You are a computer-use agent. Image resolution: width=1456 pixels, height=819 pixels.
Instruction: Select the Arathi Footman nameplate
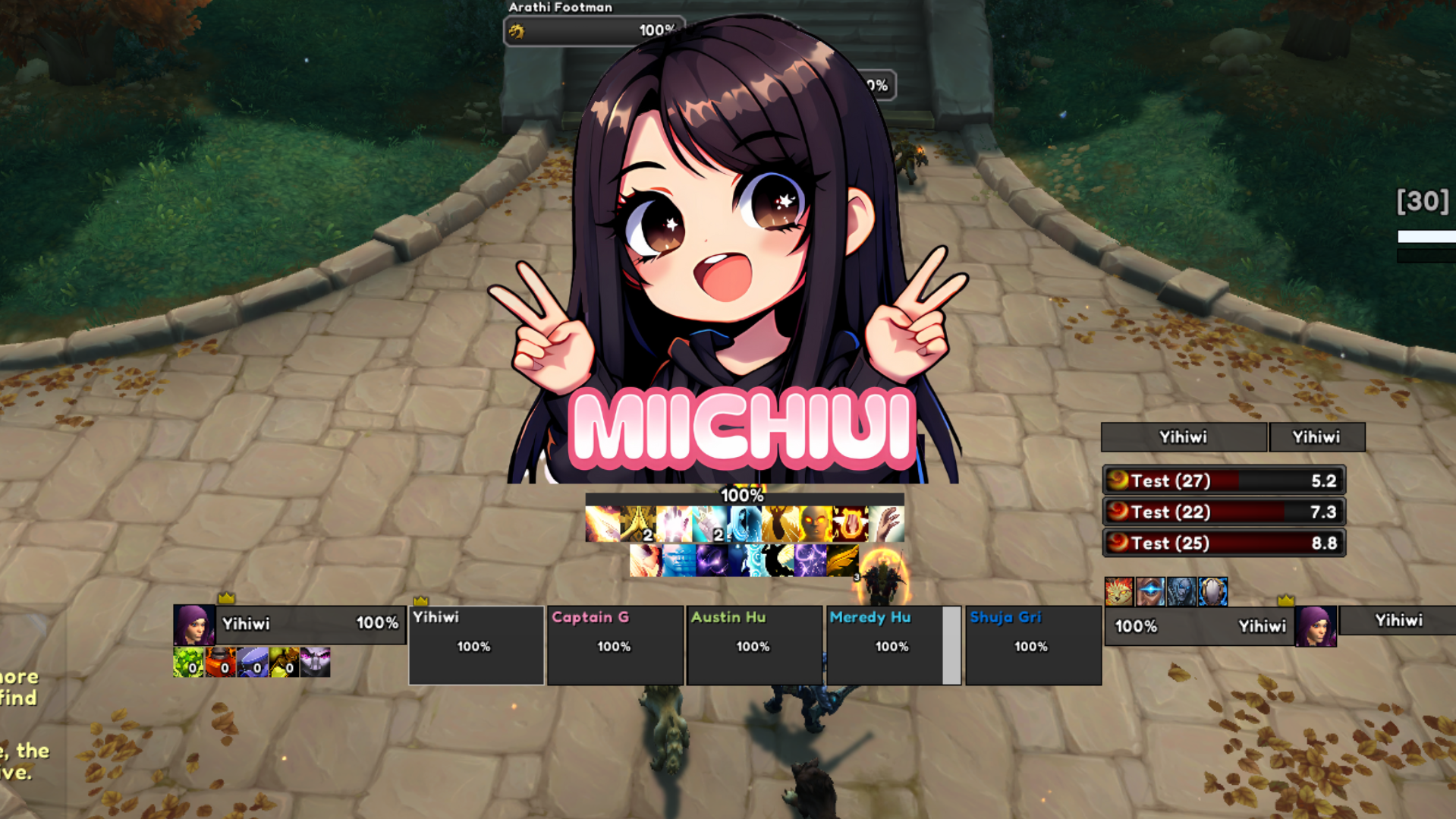click(x=594, y=30)
